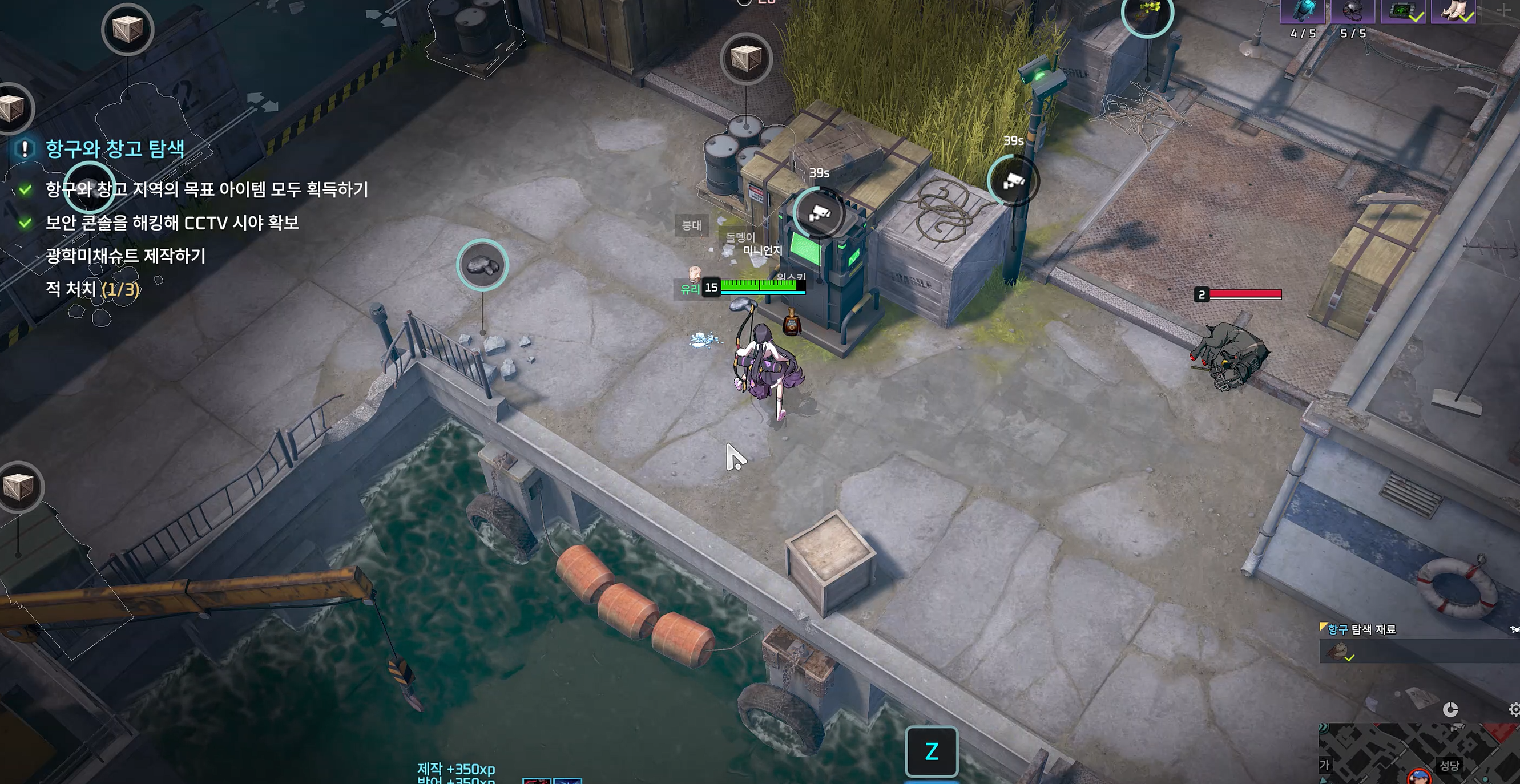Click the 광학미채슈트 제작하기 objective line
The image size is (1520, 784).
[126, 256]
